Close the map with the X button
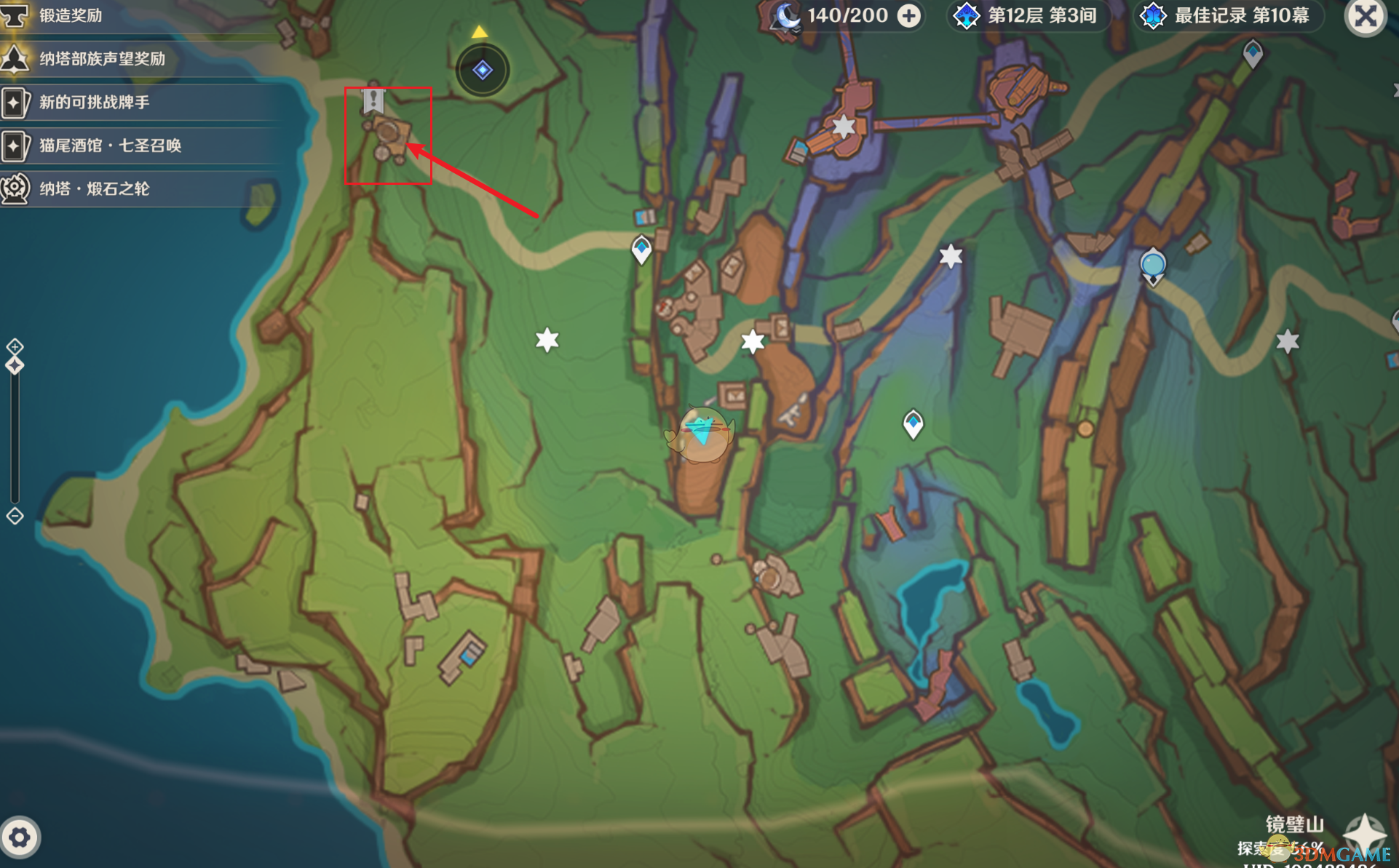 (x=1365, y=16)
